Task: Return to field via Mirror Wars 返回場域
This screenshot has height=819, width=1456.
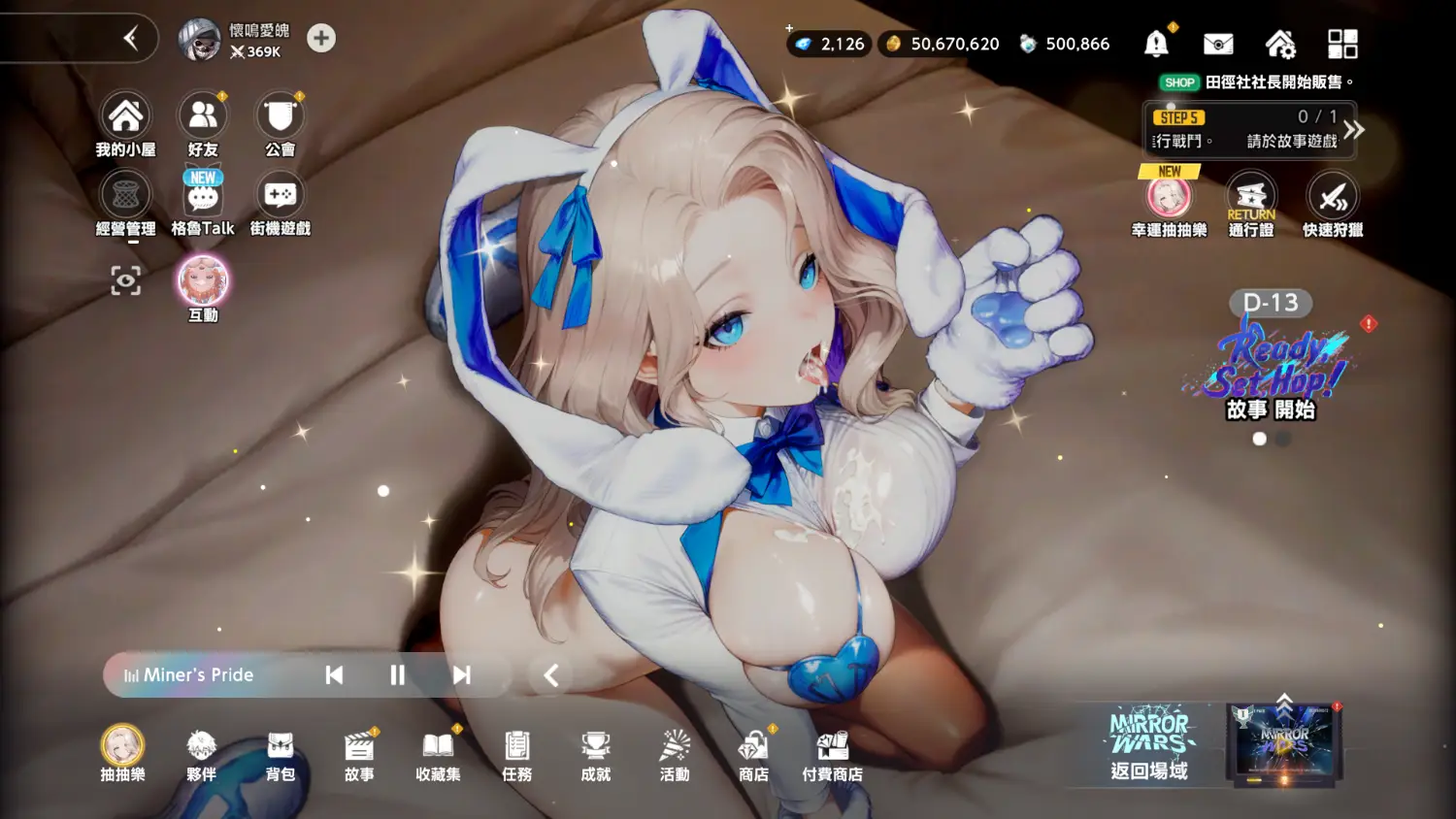Action: 1150,745
